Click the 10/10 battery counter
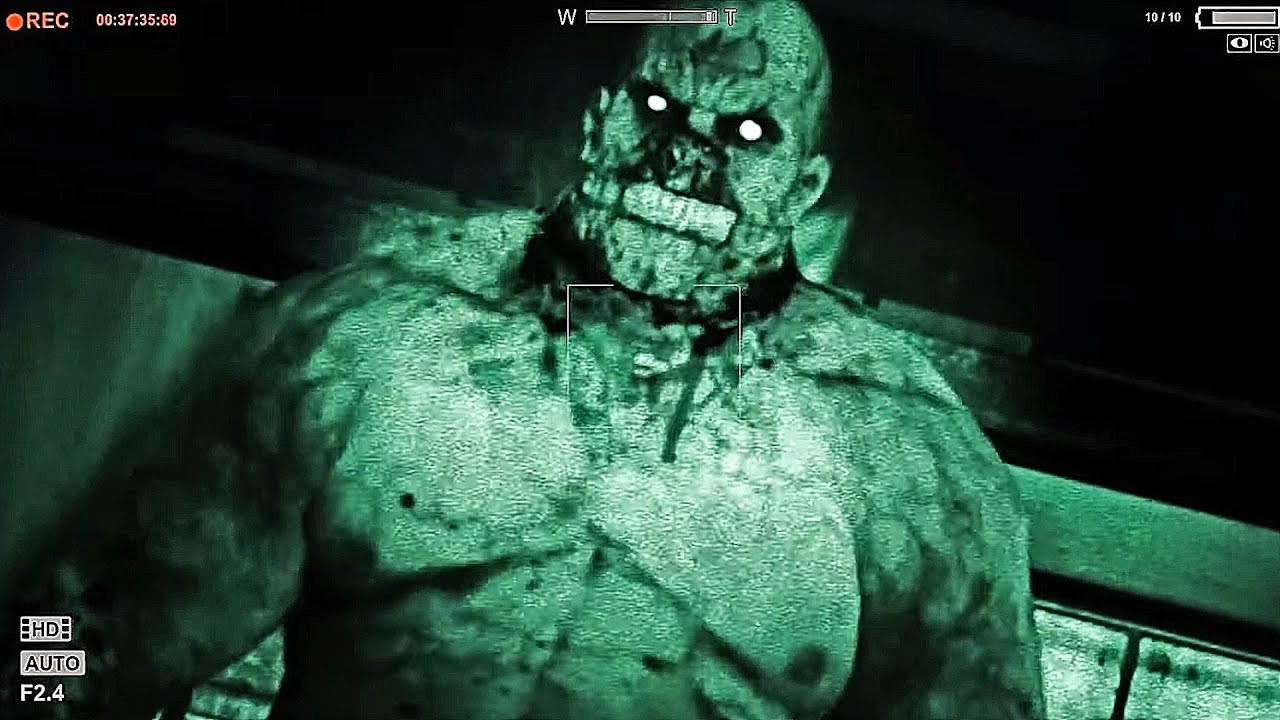 1163,15
